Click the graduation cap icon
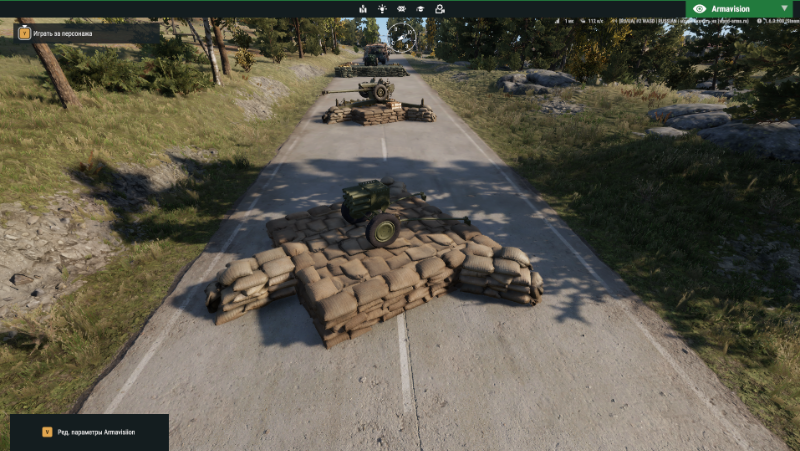The image size is (800, 451). tap(421, 8)
